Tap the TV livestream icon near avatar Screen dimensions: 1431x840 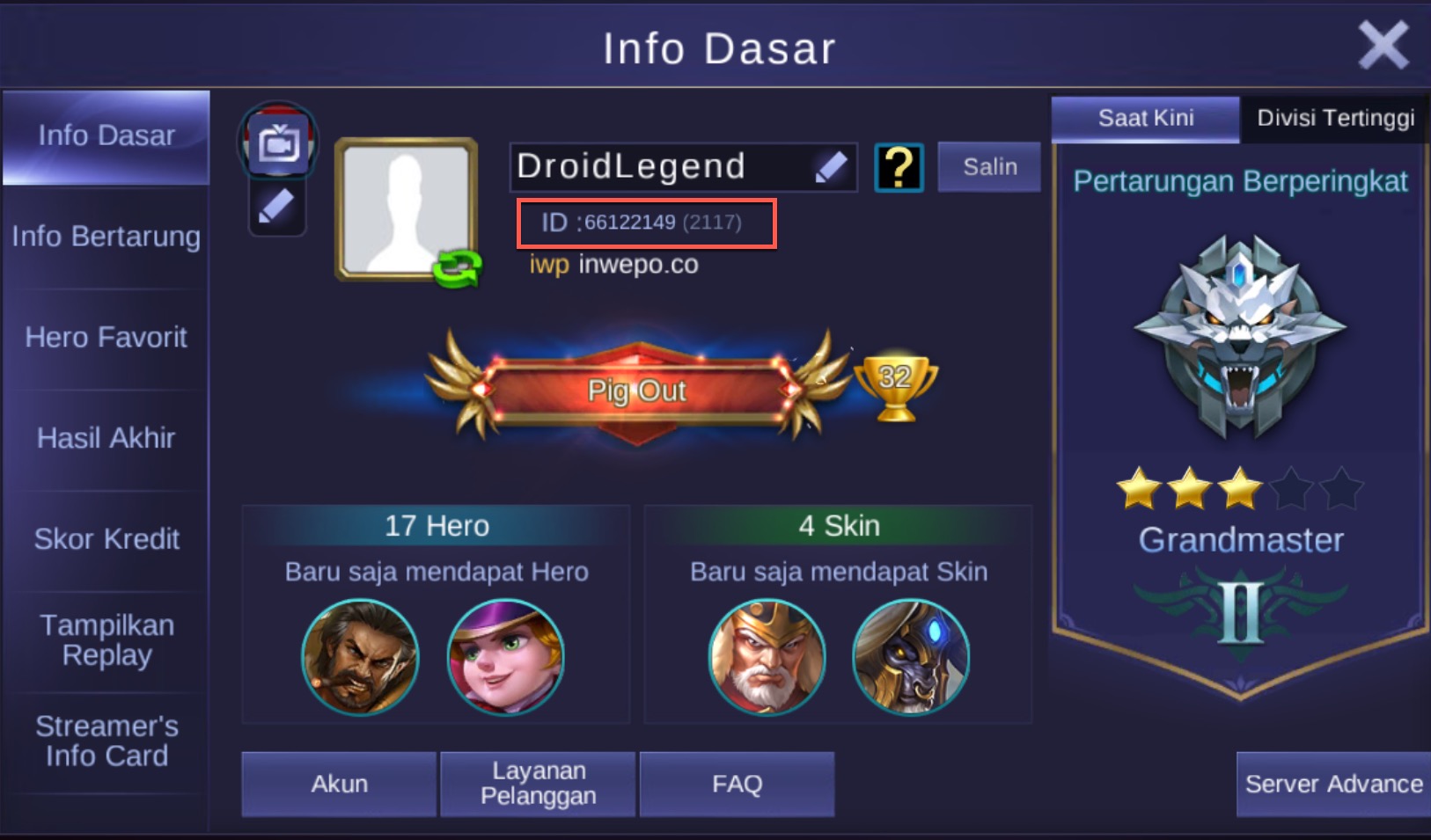278,141
